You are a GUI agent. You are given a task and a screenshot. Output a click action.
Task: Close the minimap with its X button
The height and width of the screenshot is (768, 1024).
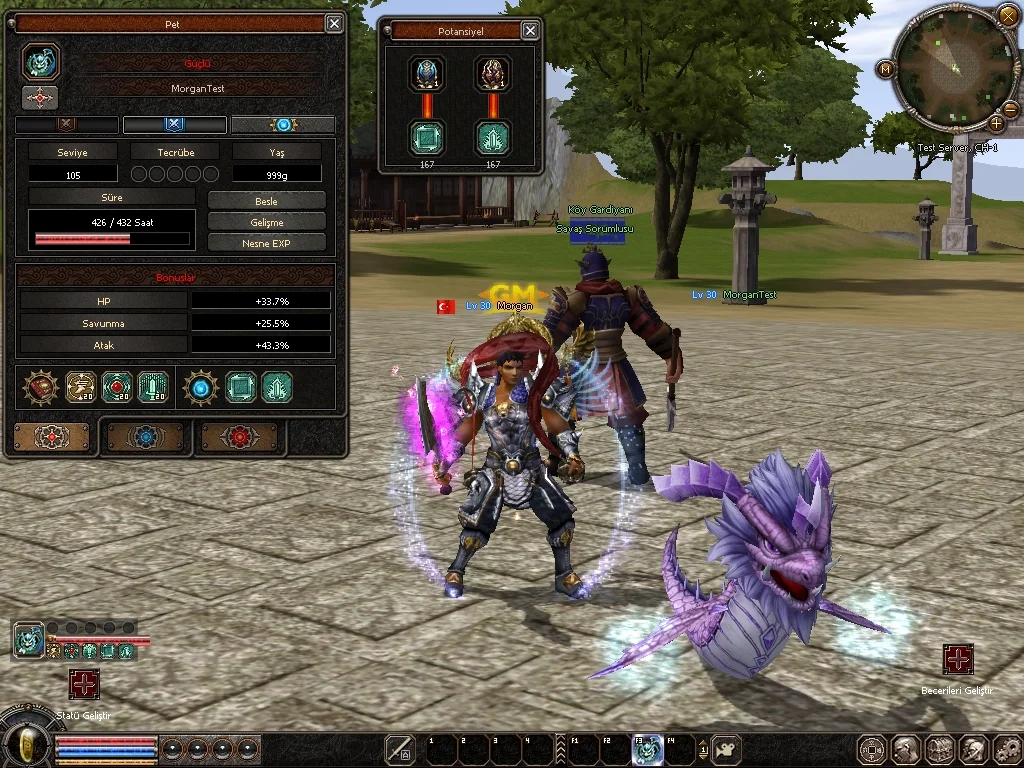[x=1007, y=16]
